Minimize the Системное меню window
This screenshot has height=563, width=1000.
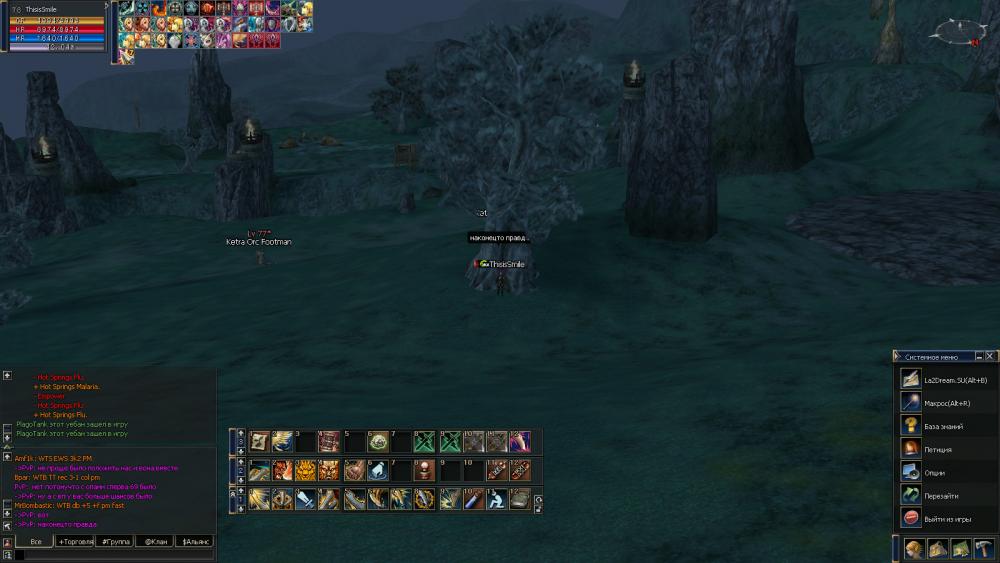point(978,356)
